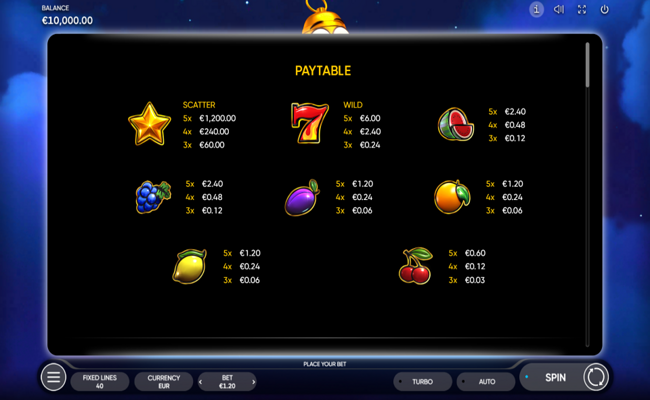Open the hamburger menu
650x400 pixels.
pyautogui.click(x=54, y=377)
